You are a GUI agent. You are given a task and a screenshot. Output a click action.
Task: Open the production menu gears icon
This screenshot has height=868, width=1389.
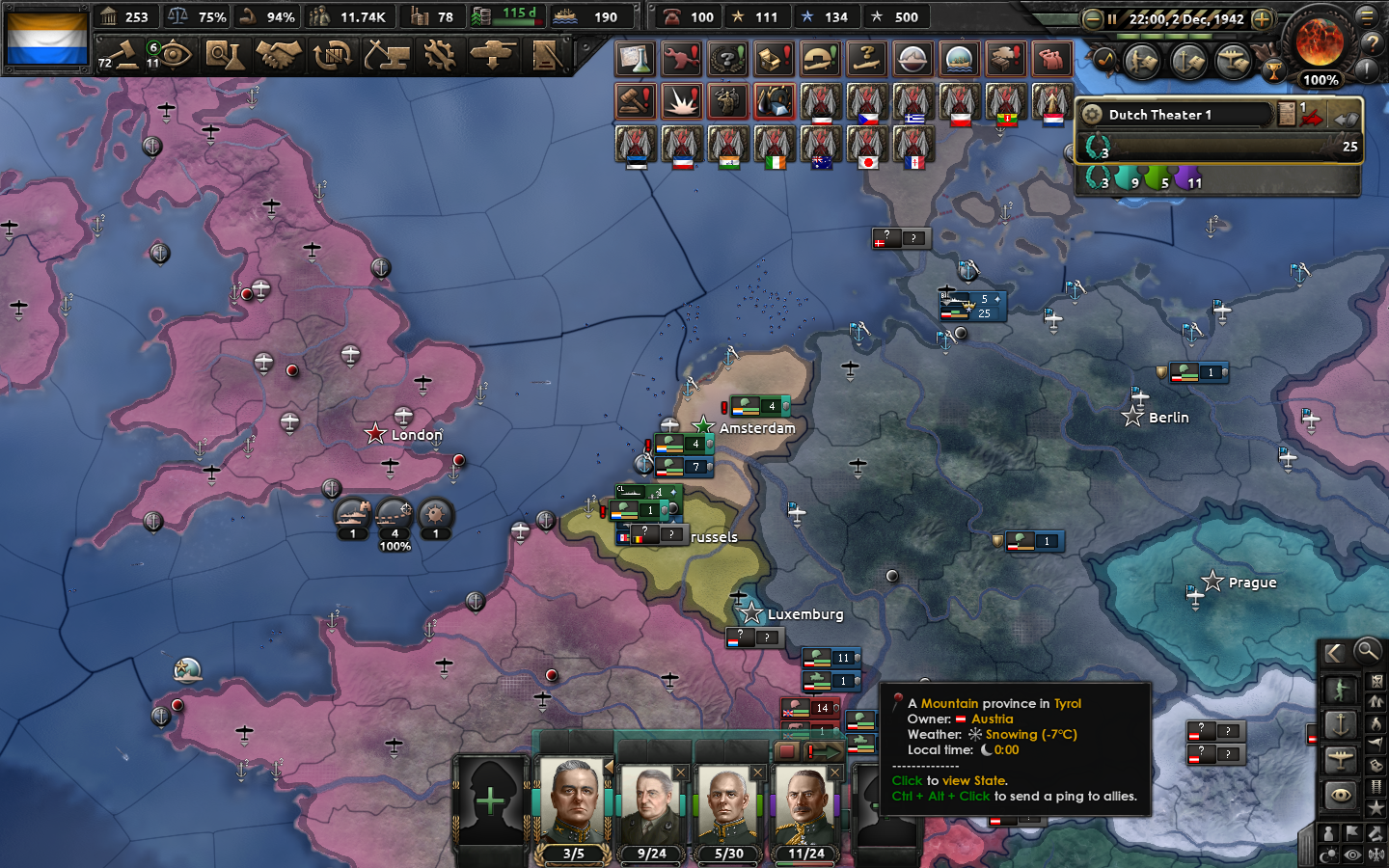coord(439,56)
